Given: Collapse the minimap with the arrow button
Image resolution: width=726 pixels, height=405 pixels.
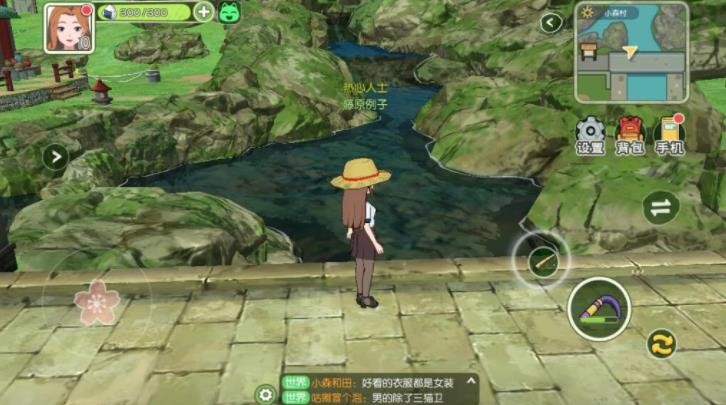Looking at the screenshot, I should 551,22.
